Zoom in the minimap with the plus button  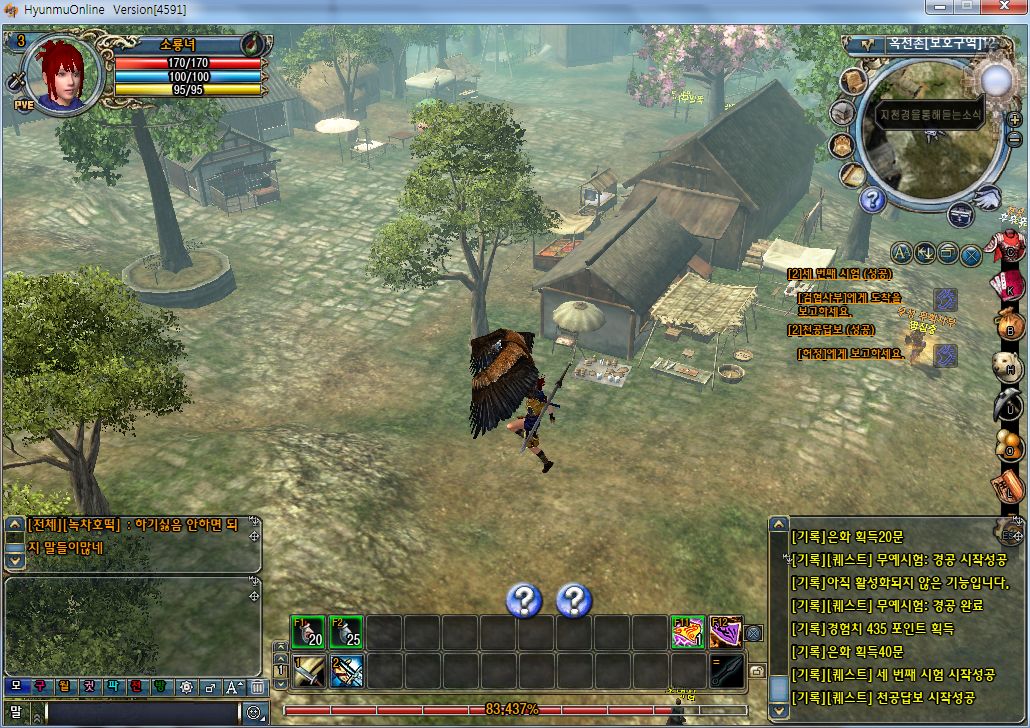pos(1015,119)
